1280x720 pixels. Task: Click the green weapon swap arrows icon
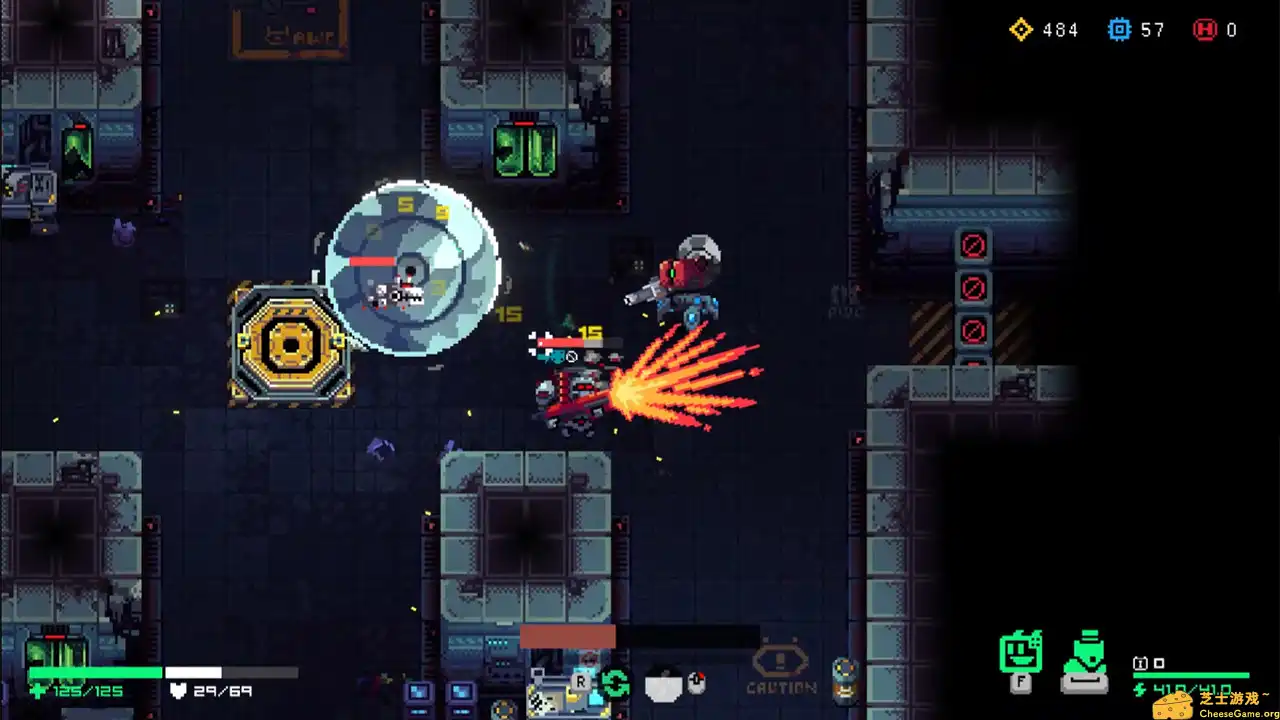(x=615, y=685)
